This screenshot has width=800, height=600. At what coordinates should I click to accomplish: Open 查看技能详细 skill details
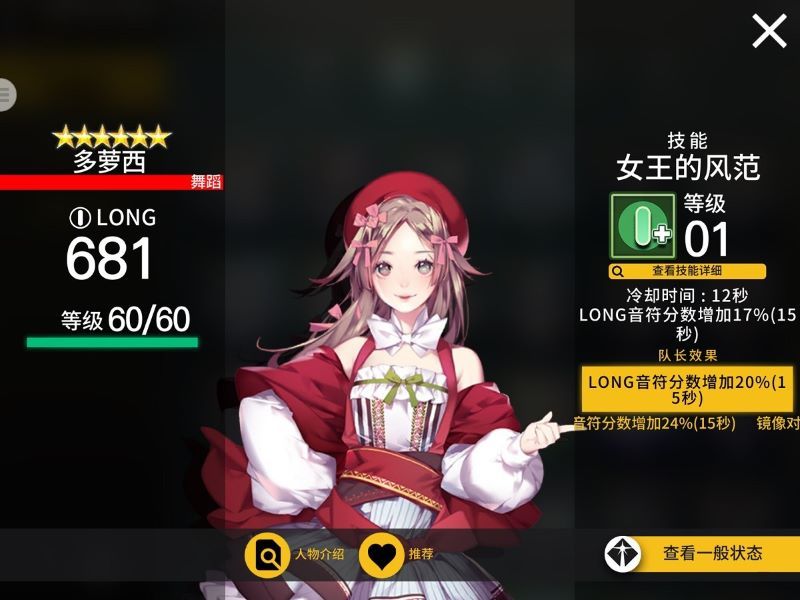(687, 271)
